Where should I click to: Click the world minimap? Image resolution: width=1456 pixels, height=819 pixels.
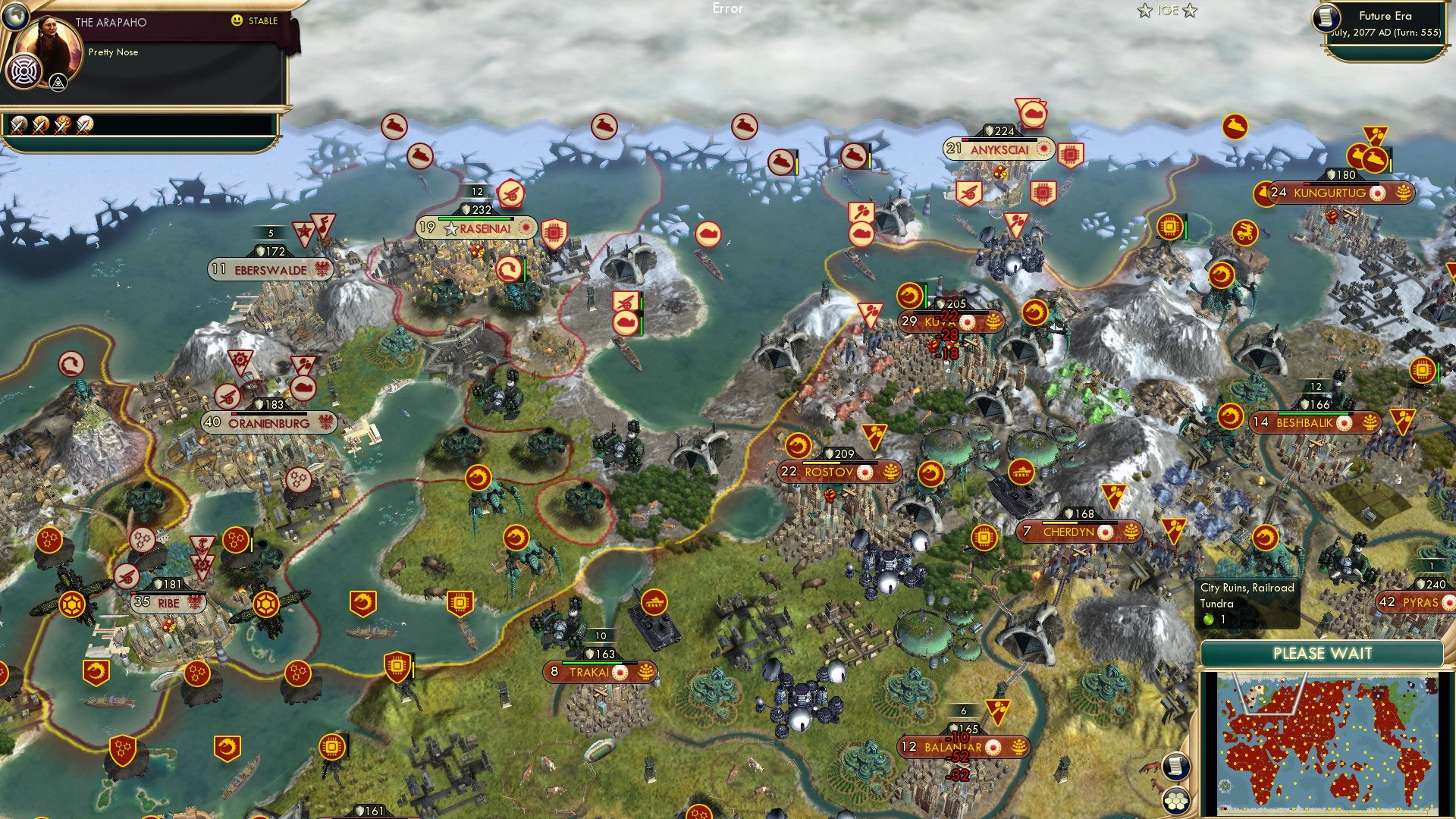[x=1326, y=743]
